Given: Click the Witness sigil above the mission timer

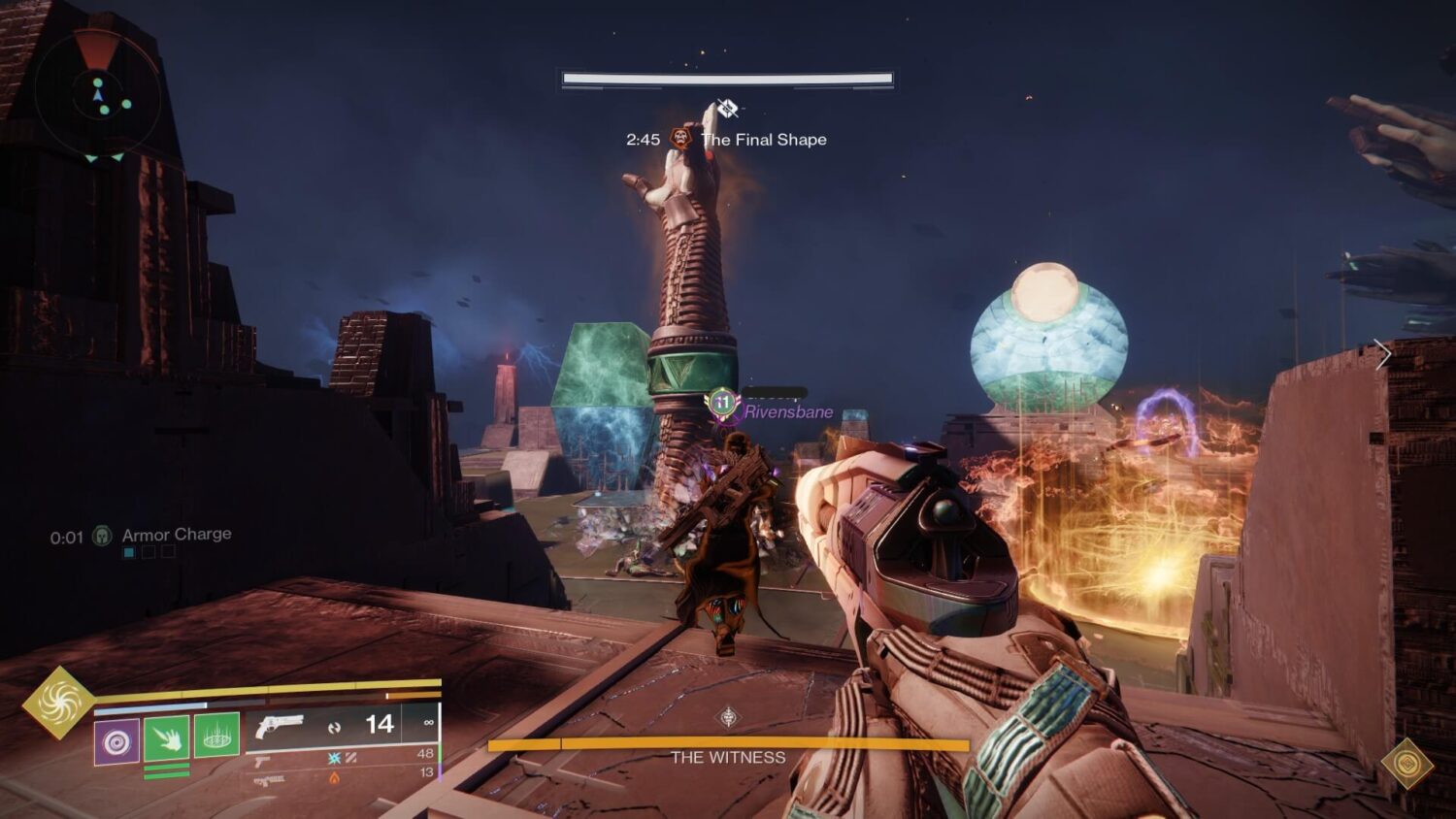Looking at the screenshot, I should (727, 110).
